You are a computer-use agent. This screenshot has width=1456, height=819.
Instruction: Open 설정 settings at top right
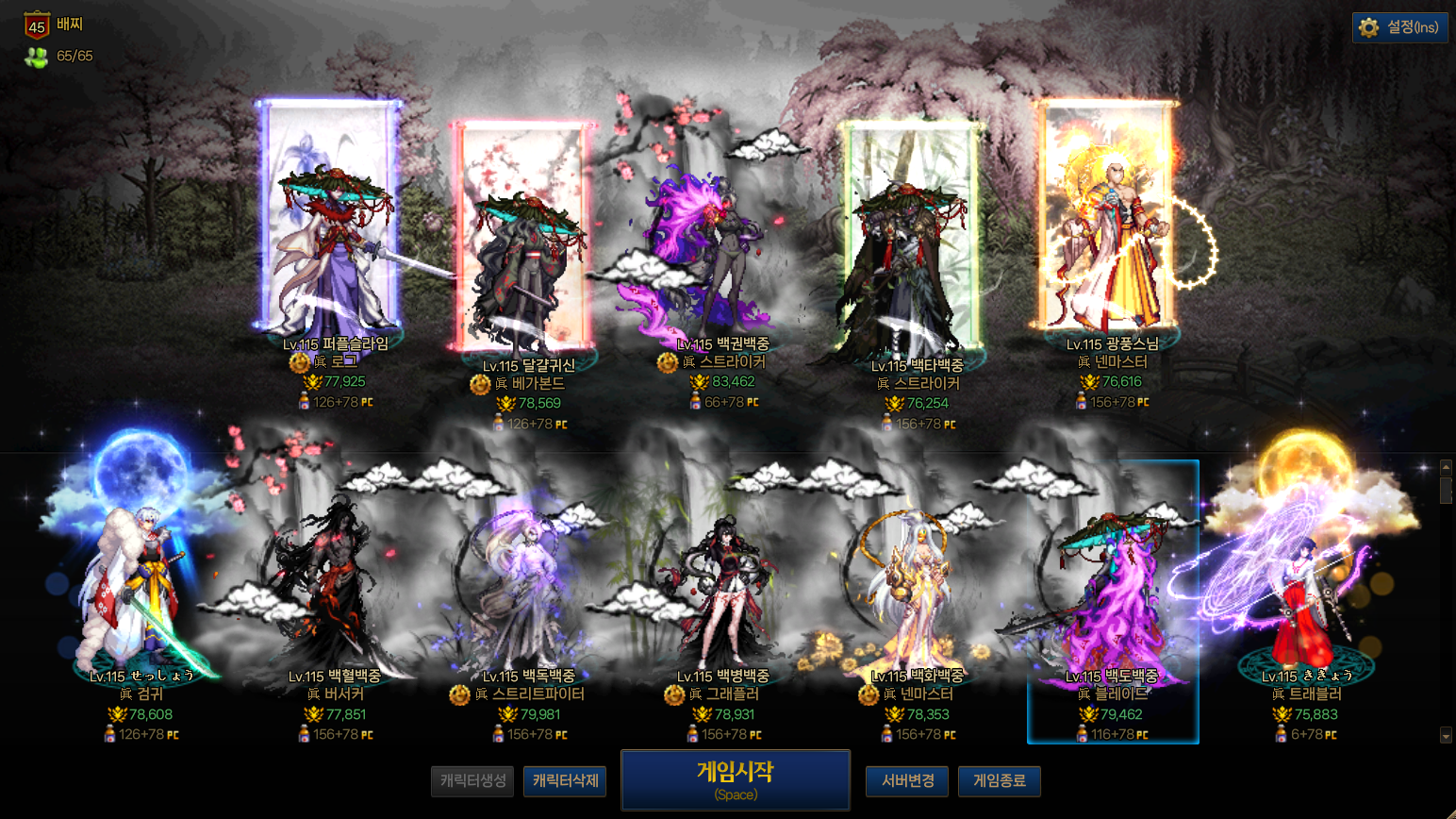[x=1400, y=27]
